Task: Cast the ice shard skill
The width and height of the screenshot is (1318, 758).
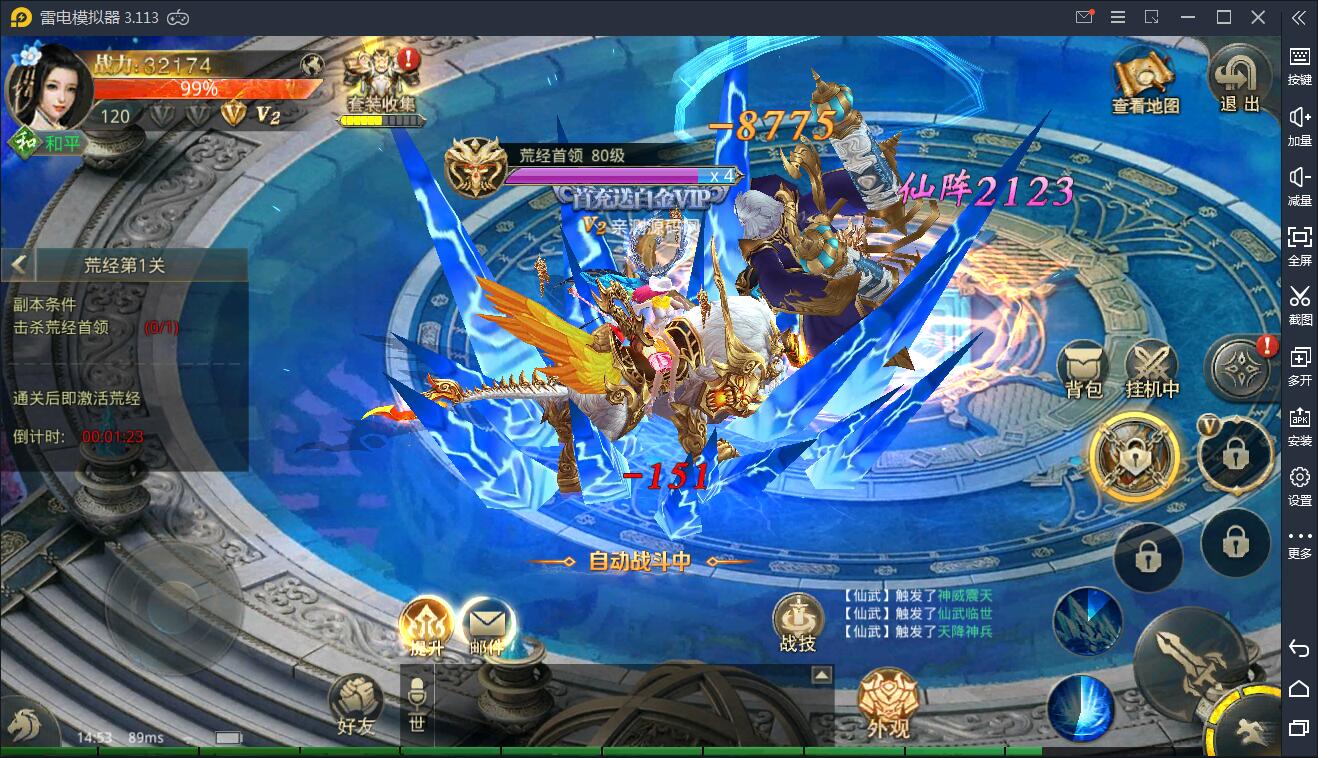Action: point(1087,621)
